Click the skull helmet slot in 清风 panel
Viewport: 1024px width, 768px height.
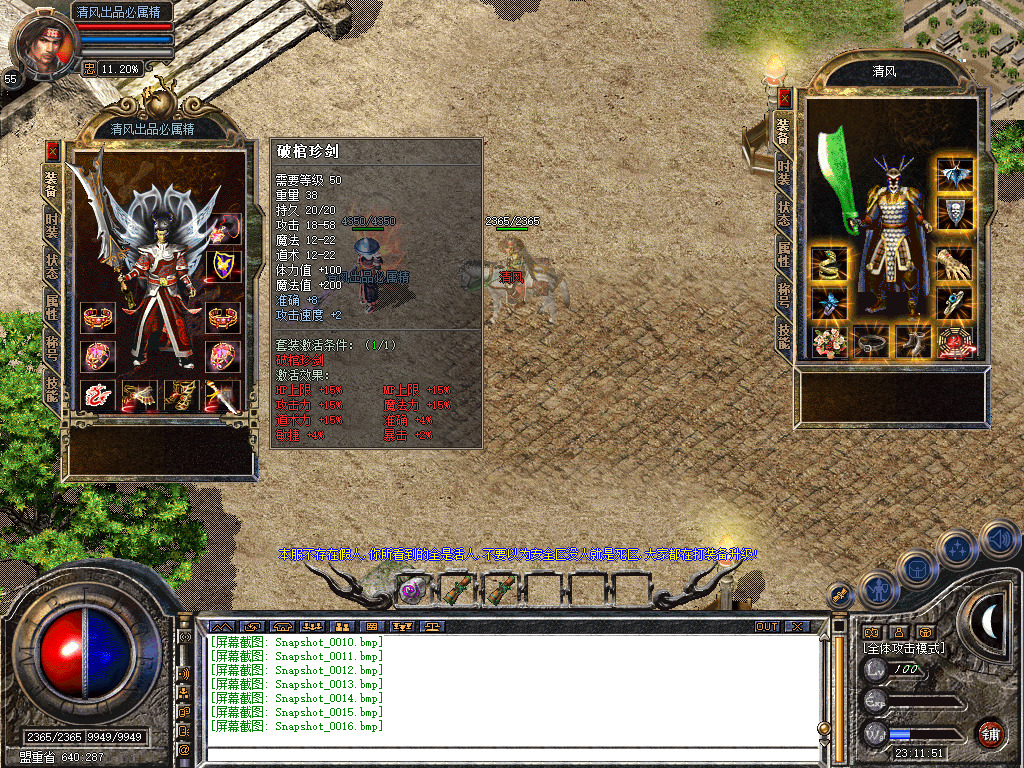[955, 212]
